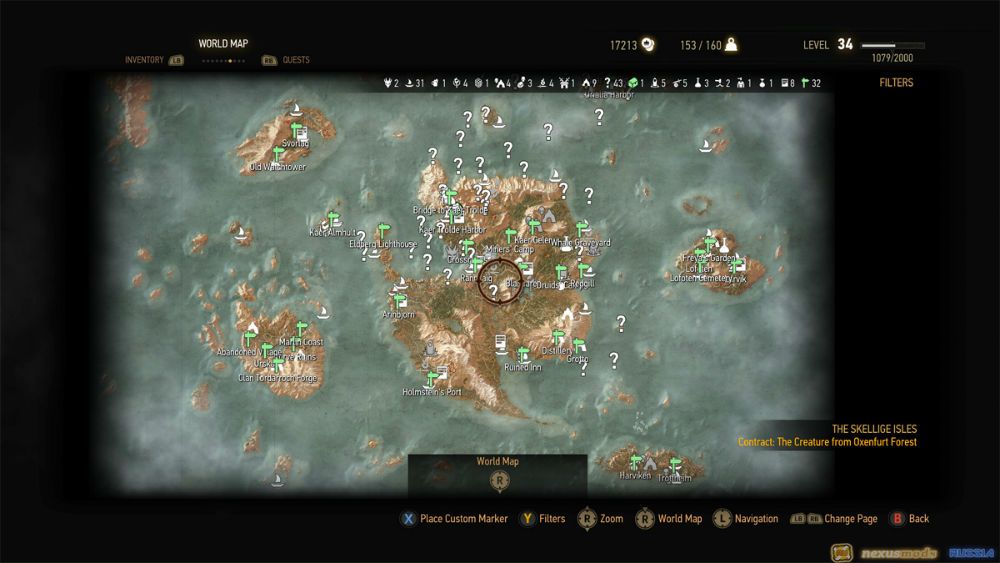The image size is (1000, 563).
Task: Click the Ruined Inn signpost marker
Action: 523,354
